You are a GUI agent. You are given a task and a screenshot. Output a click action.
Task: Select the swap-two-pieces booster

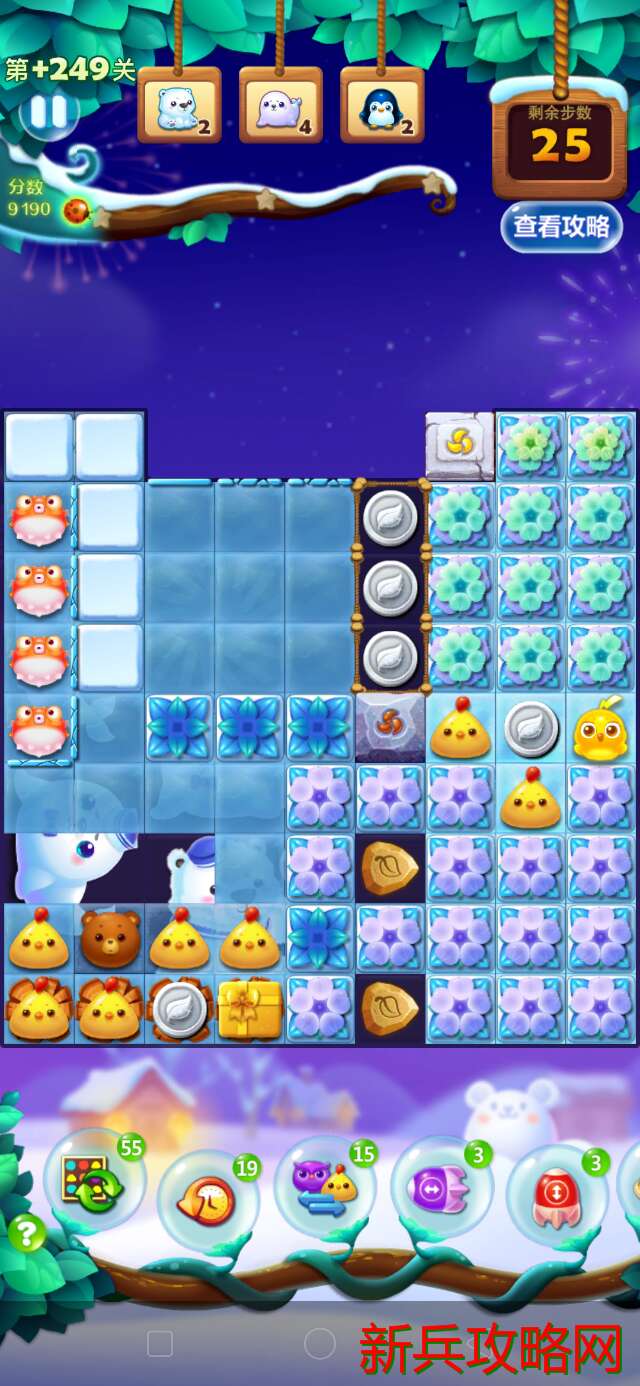325,1187
